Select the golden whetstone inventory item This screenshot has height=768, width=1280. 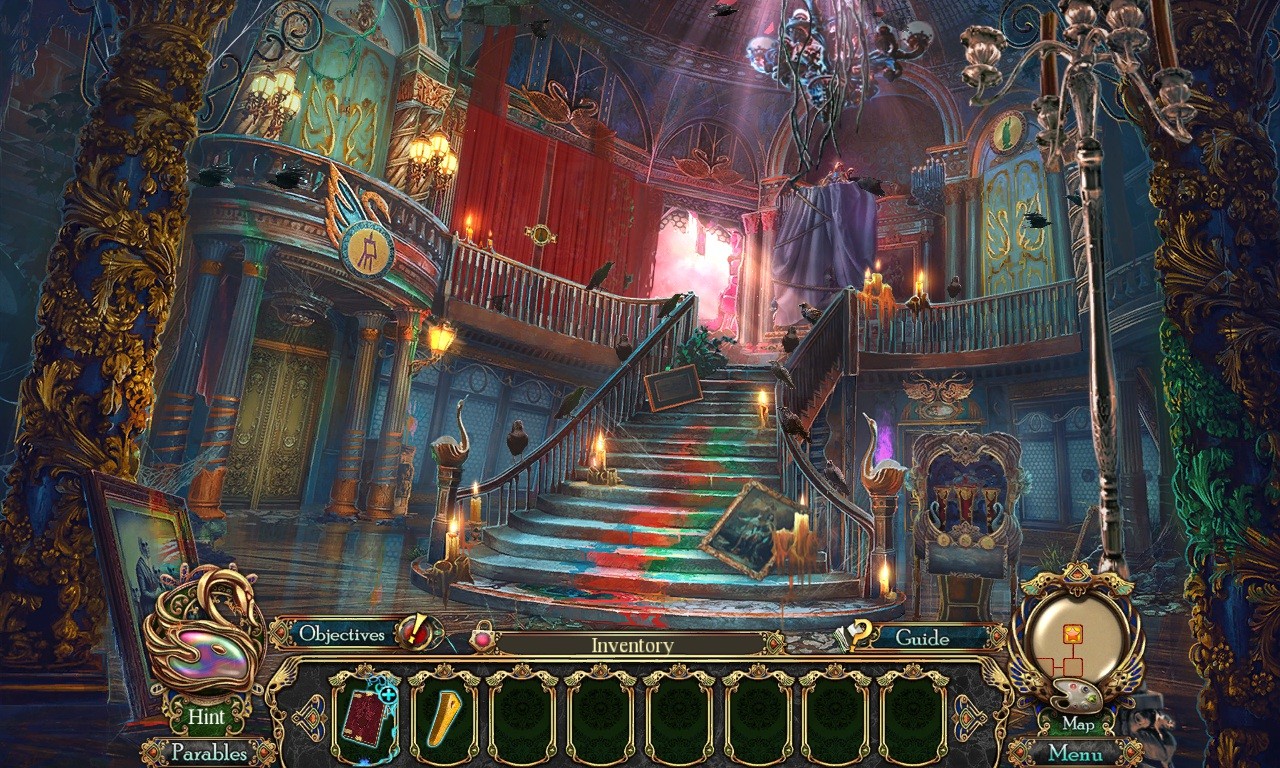pyautogui.click(x=445, y=718)
